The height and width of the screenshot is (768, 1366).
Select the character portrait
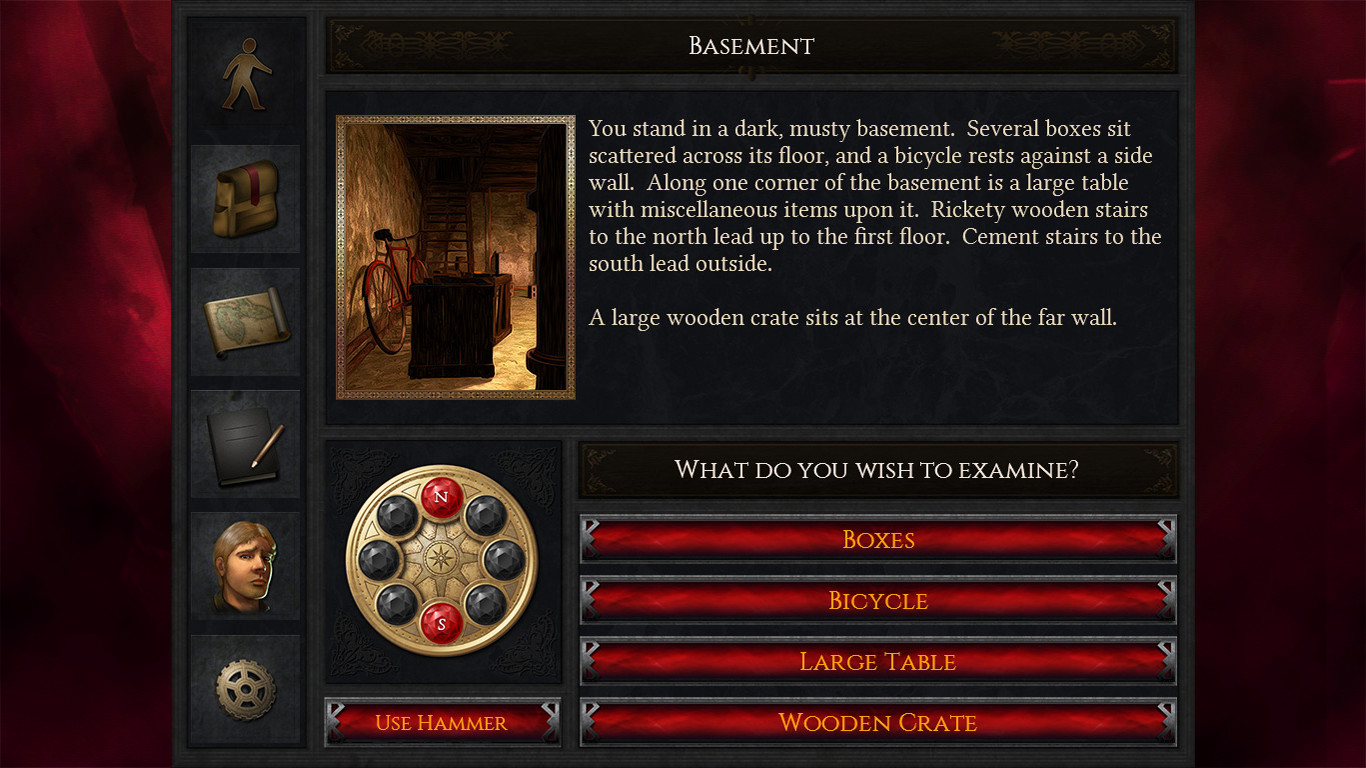[244, 566]
